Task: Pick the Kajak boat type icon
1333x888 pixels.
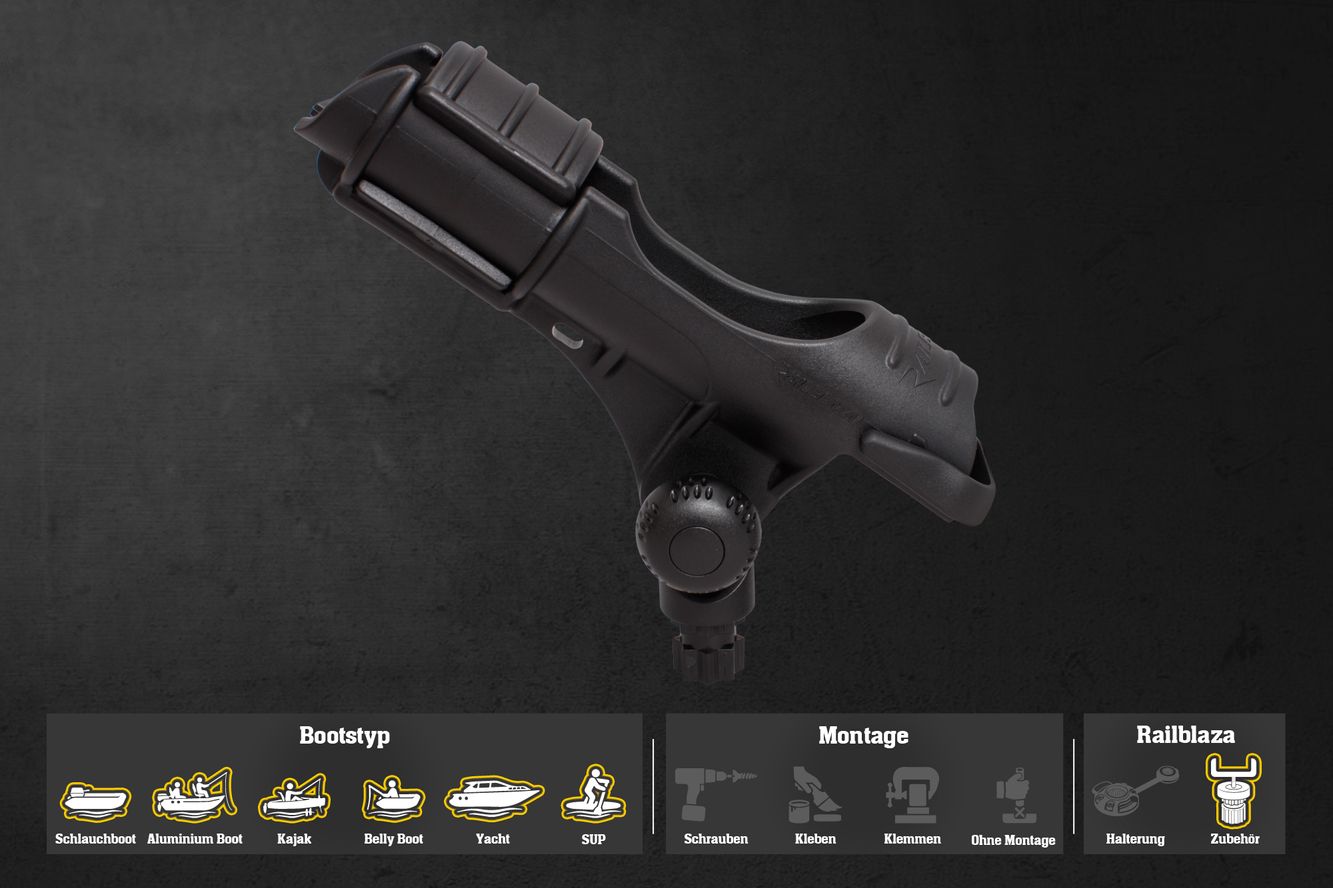Action: [294, 797]
